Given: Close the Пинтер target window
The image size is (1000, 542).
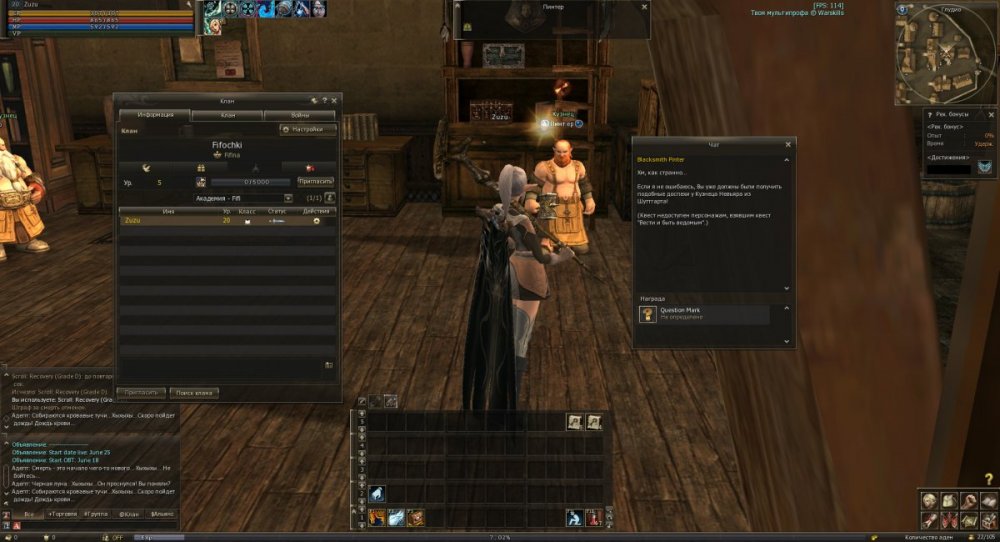Looking at the screenshot, I should click(x=644, y=6).
